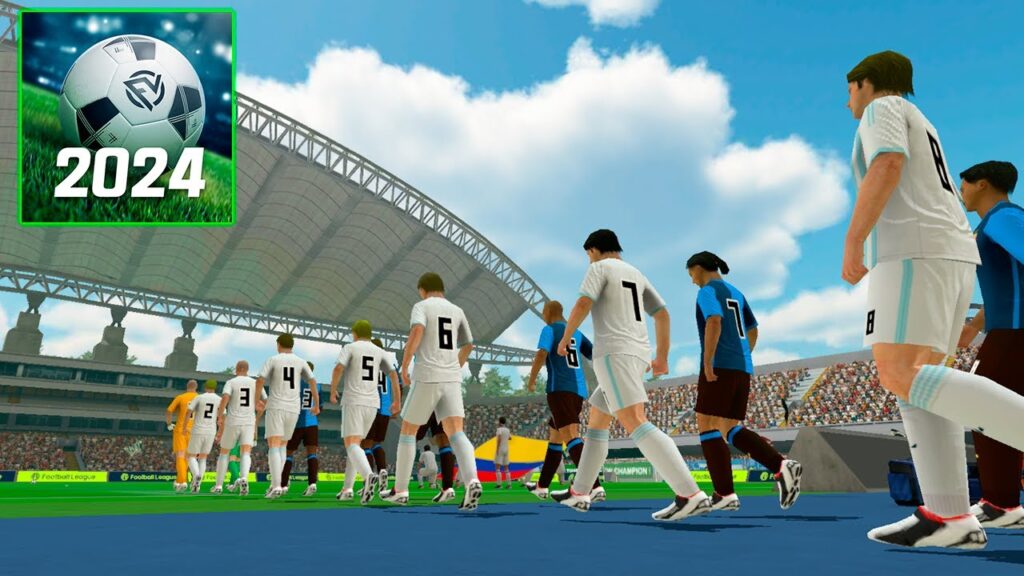The image size is (1024, 576).
Task: Click the Football League 2024 app icon
Action: tap(127, 117)
